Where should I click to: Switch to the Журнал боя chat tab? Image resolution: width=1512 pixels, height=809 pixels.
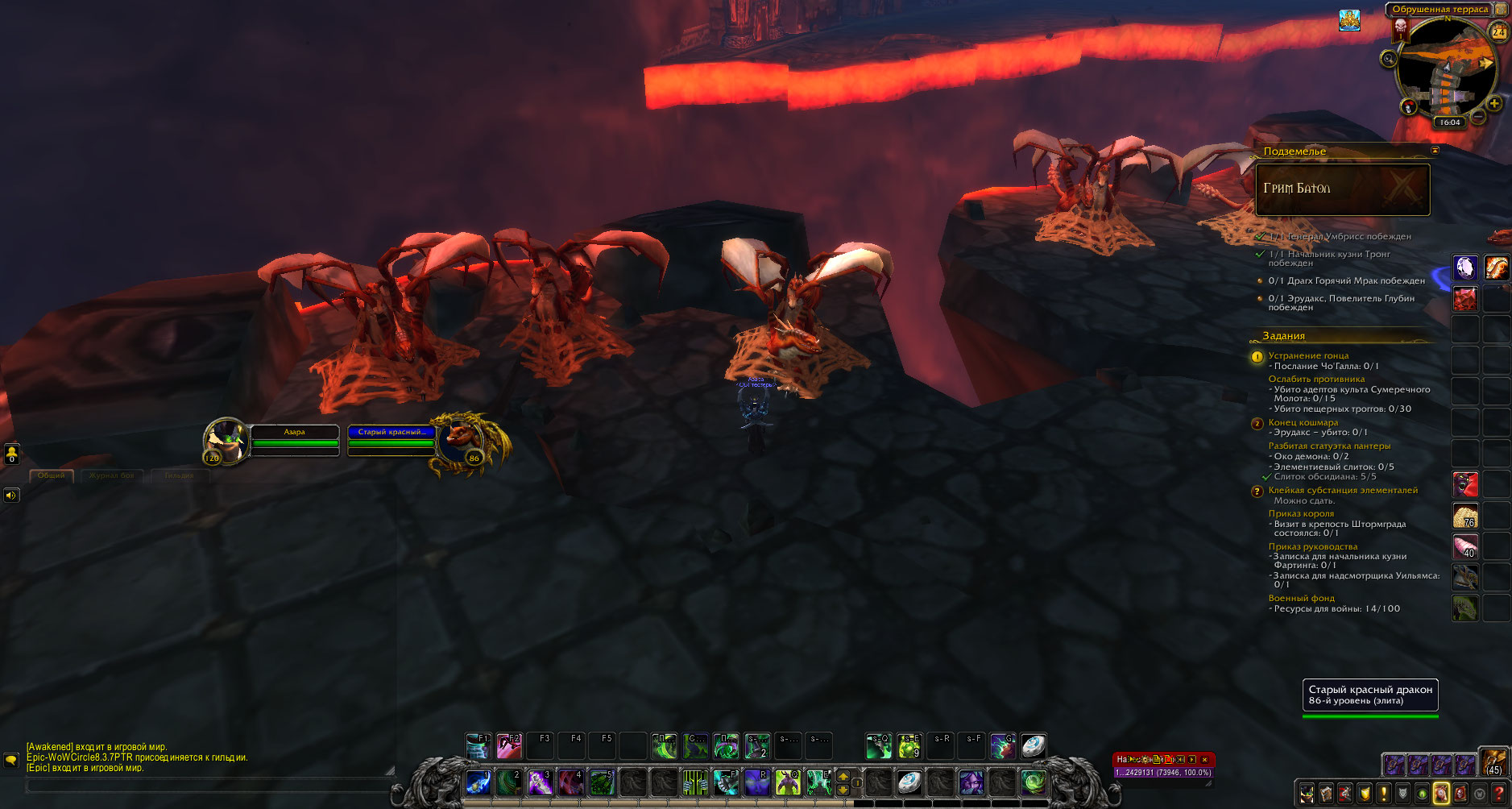click(x=111, y=475)
